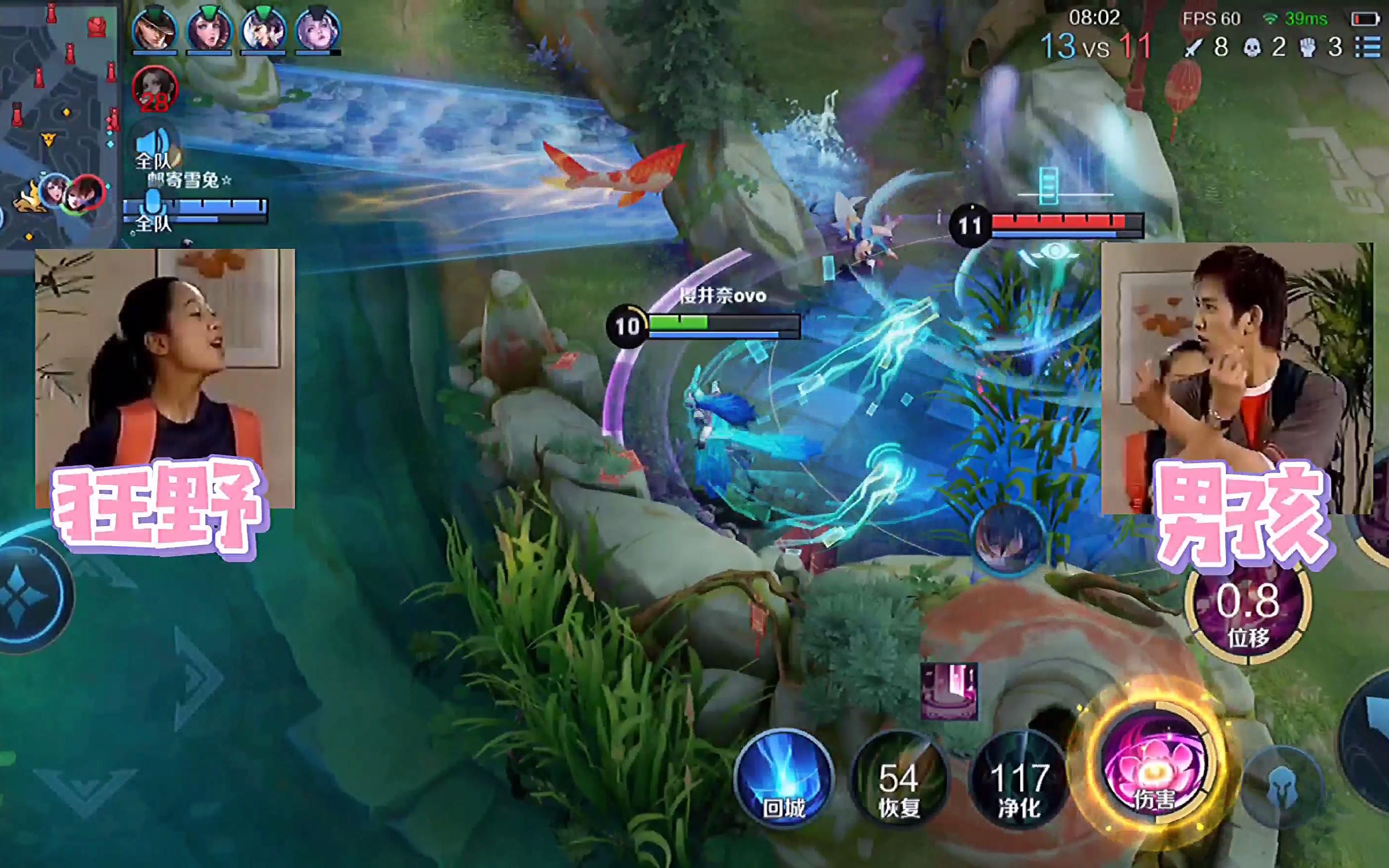Tap the helmet target button
Image resolution: width=1389 pixels, height=868 pixels.
1282,785
